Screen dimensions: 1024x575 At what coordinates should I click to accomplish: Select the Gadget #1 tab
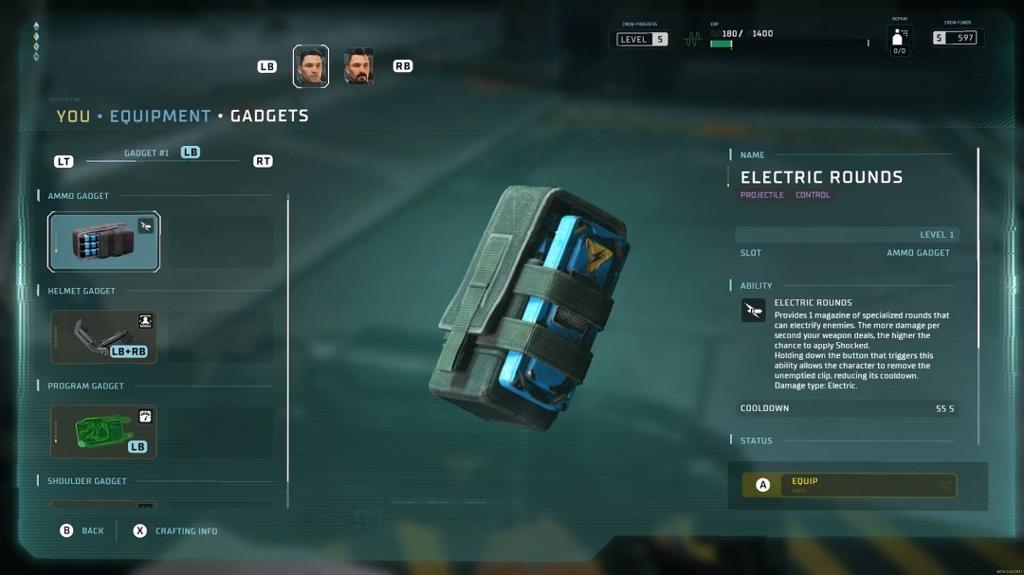tap(147, 153)
